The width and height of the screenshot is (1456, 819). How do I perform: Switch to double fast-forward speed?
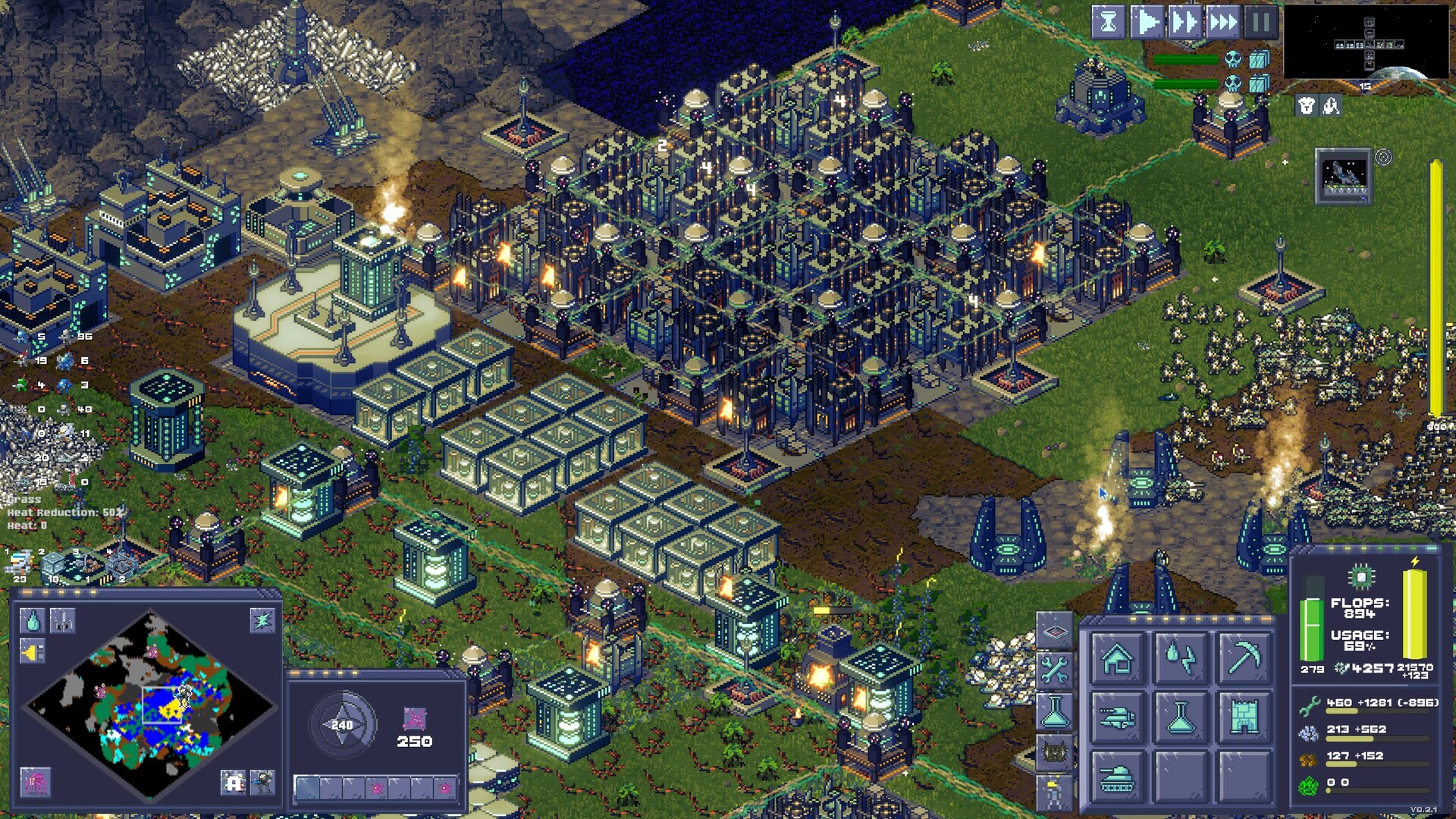(1184, 22)
